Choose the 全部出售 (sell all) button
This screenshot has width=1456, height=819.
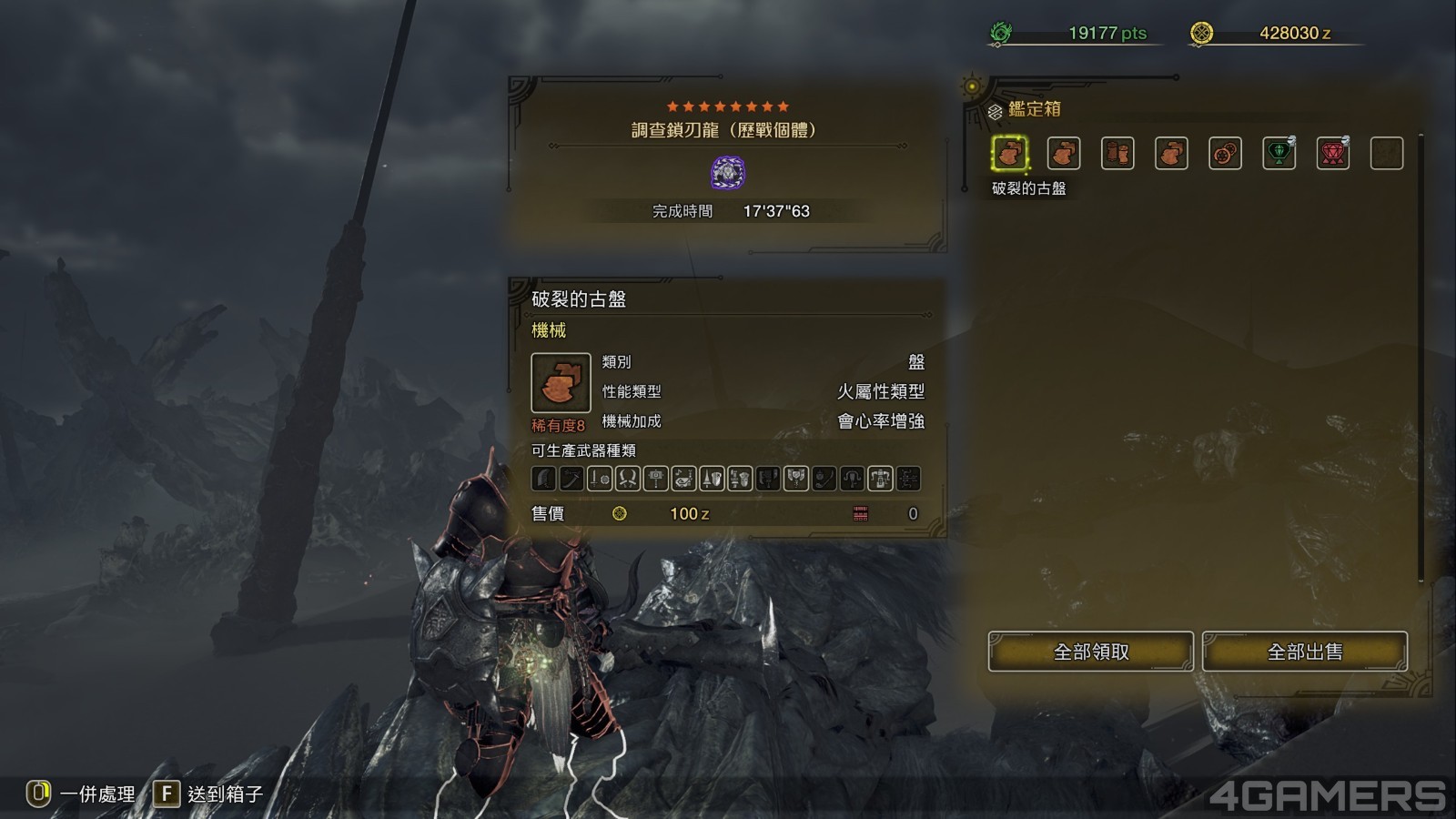(1304, 652)
